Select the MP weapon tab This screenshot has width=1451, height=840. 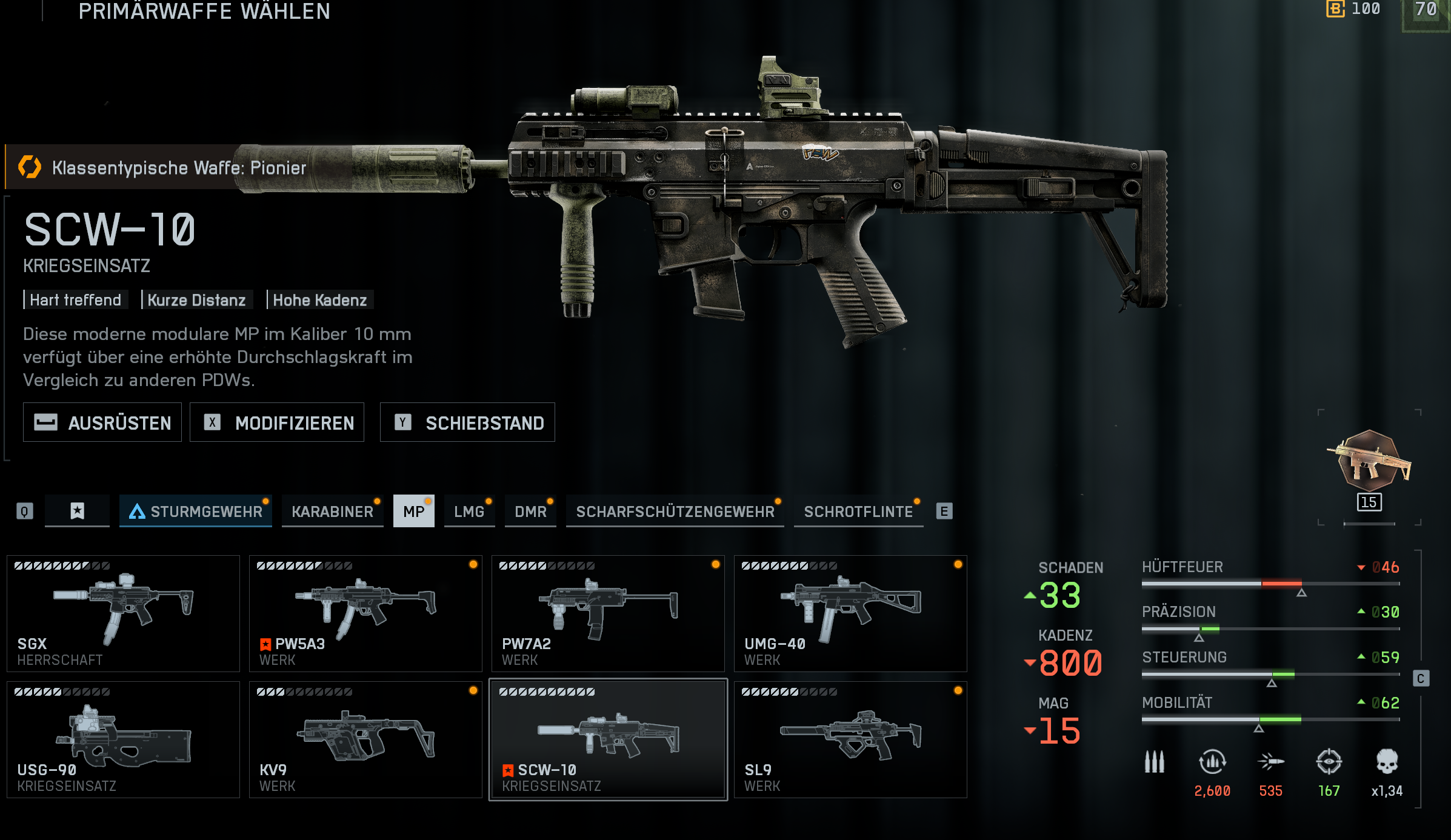point(414,512)
